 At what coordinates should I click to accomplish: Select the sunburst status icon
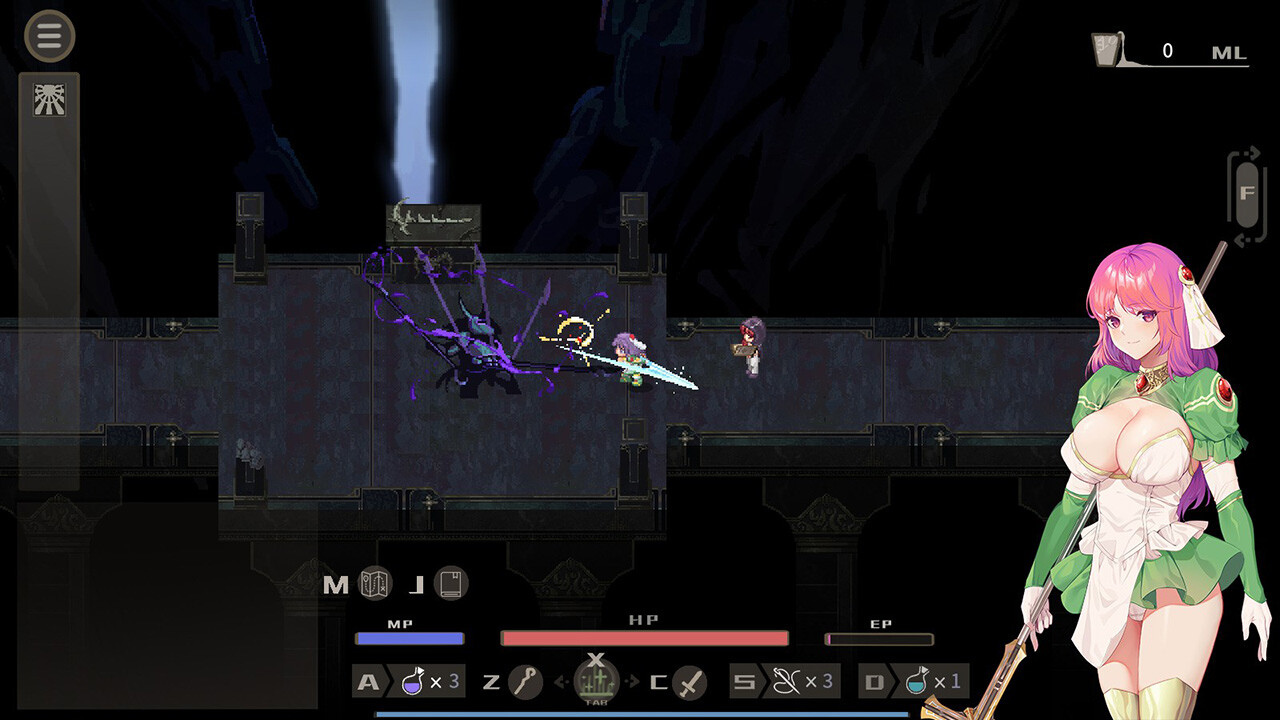click(x=49, y=99)
